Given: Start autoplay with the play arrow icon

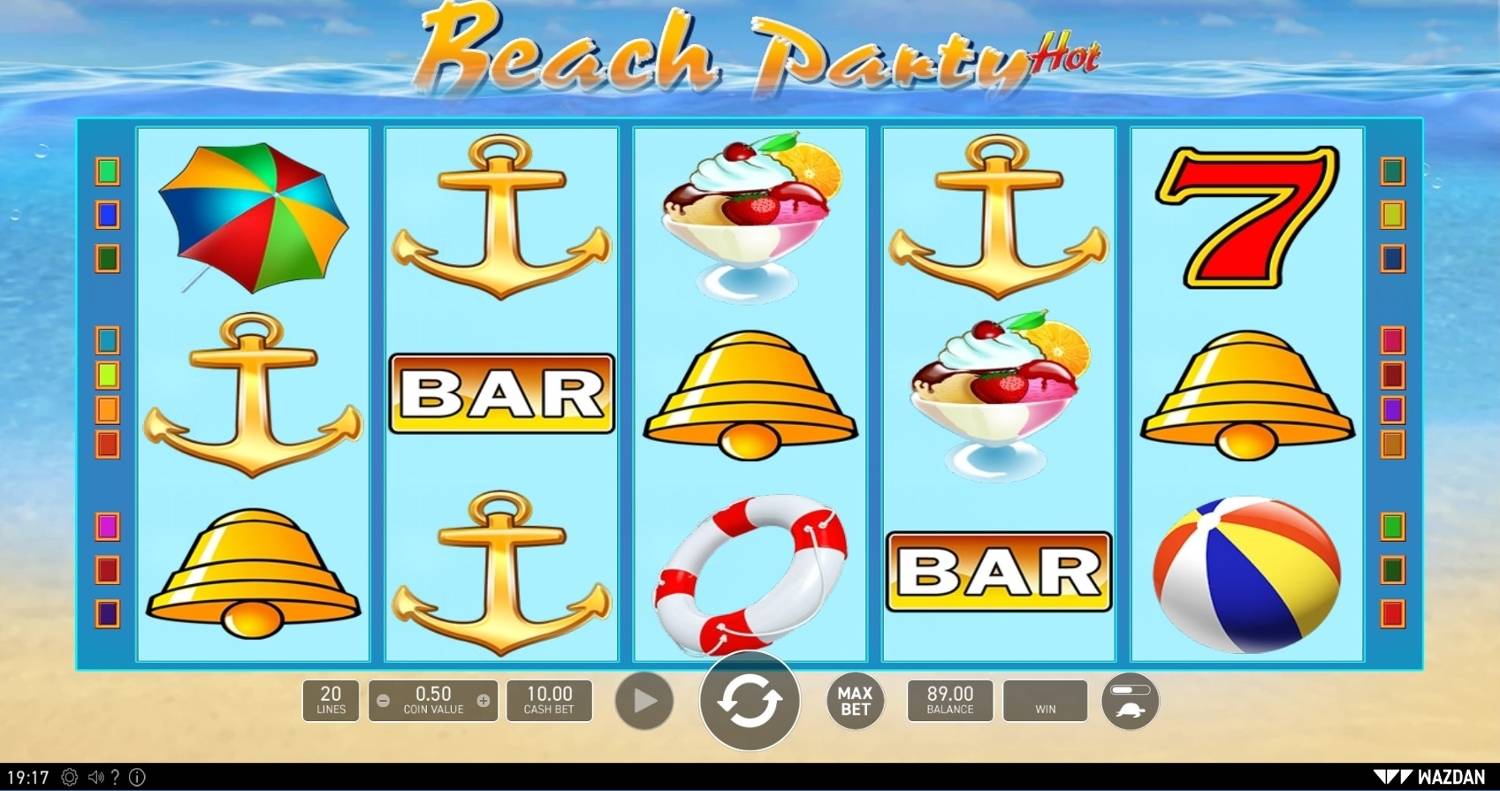Looking at the screenshot, I should (x=644, y=700).
